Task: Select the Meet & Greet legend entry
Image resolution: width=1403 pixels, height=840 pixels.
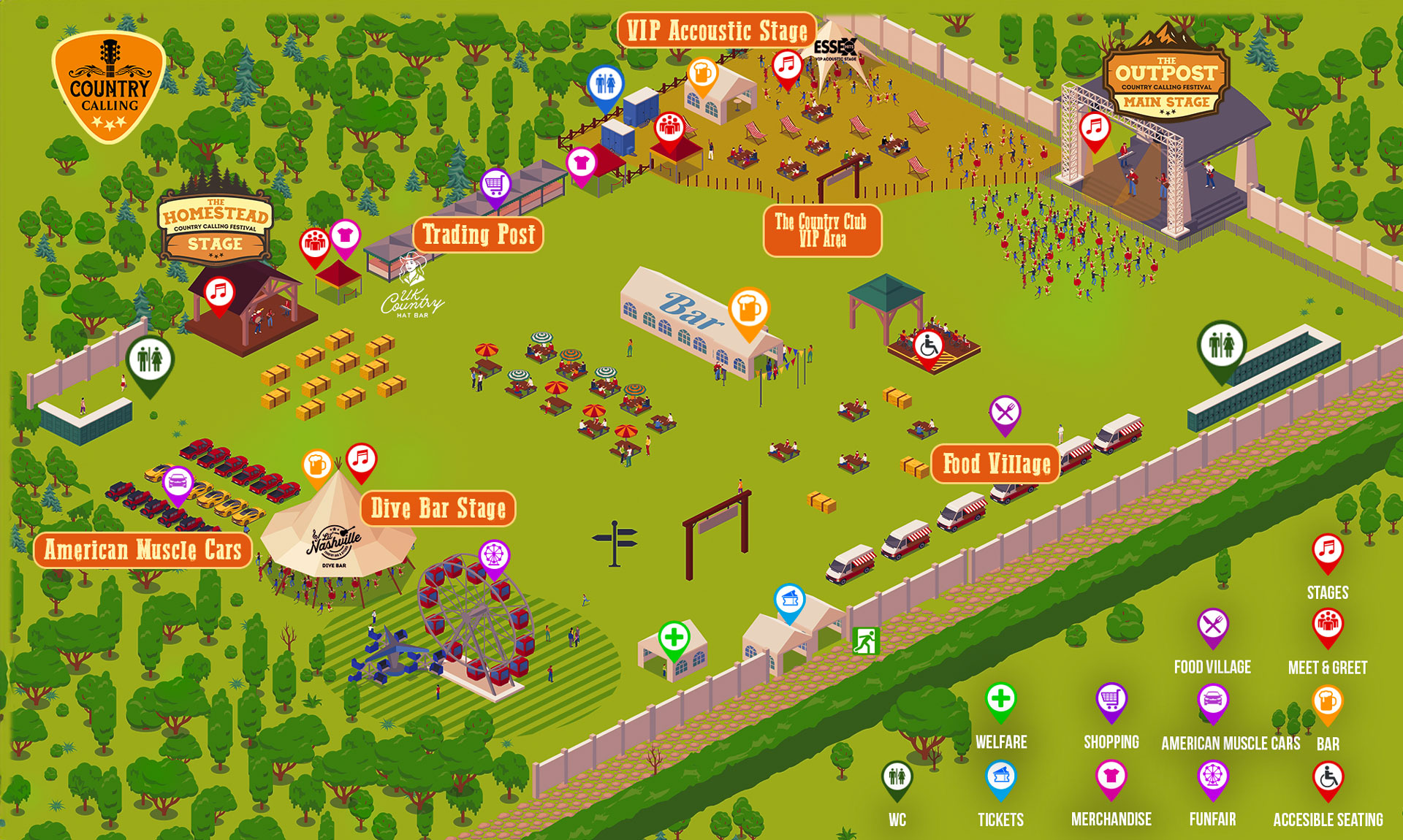Action: pyautogui.click(x=1327, y=641)
